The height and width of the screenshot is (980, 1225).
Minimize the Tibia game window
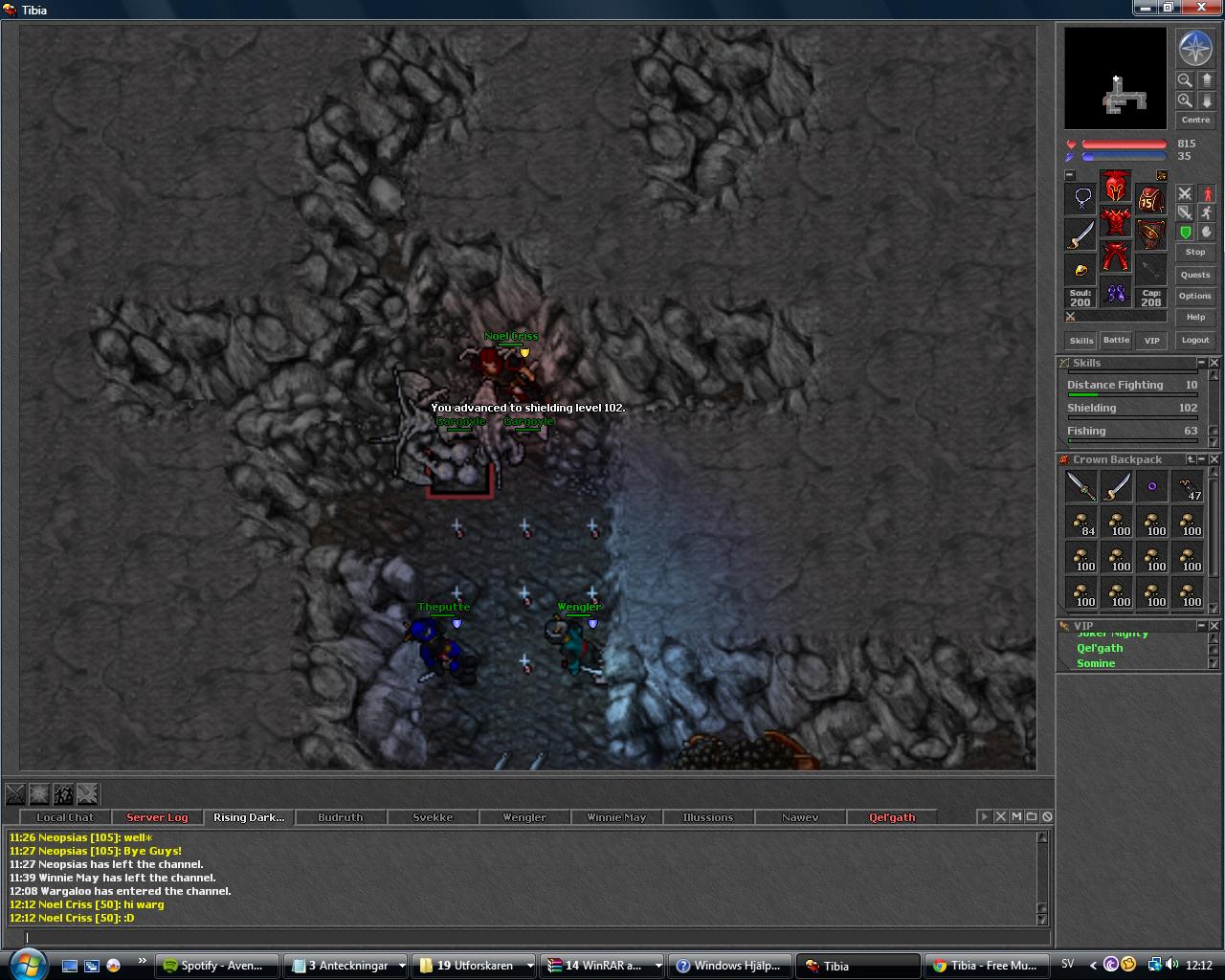pyautogui.click(x=1146, y=8)
